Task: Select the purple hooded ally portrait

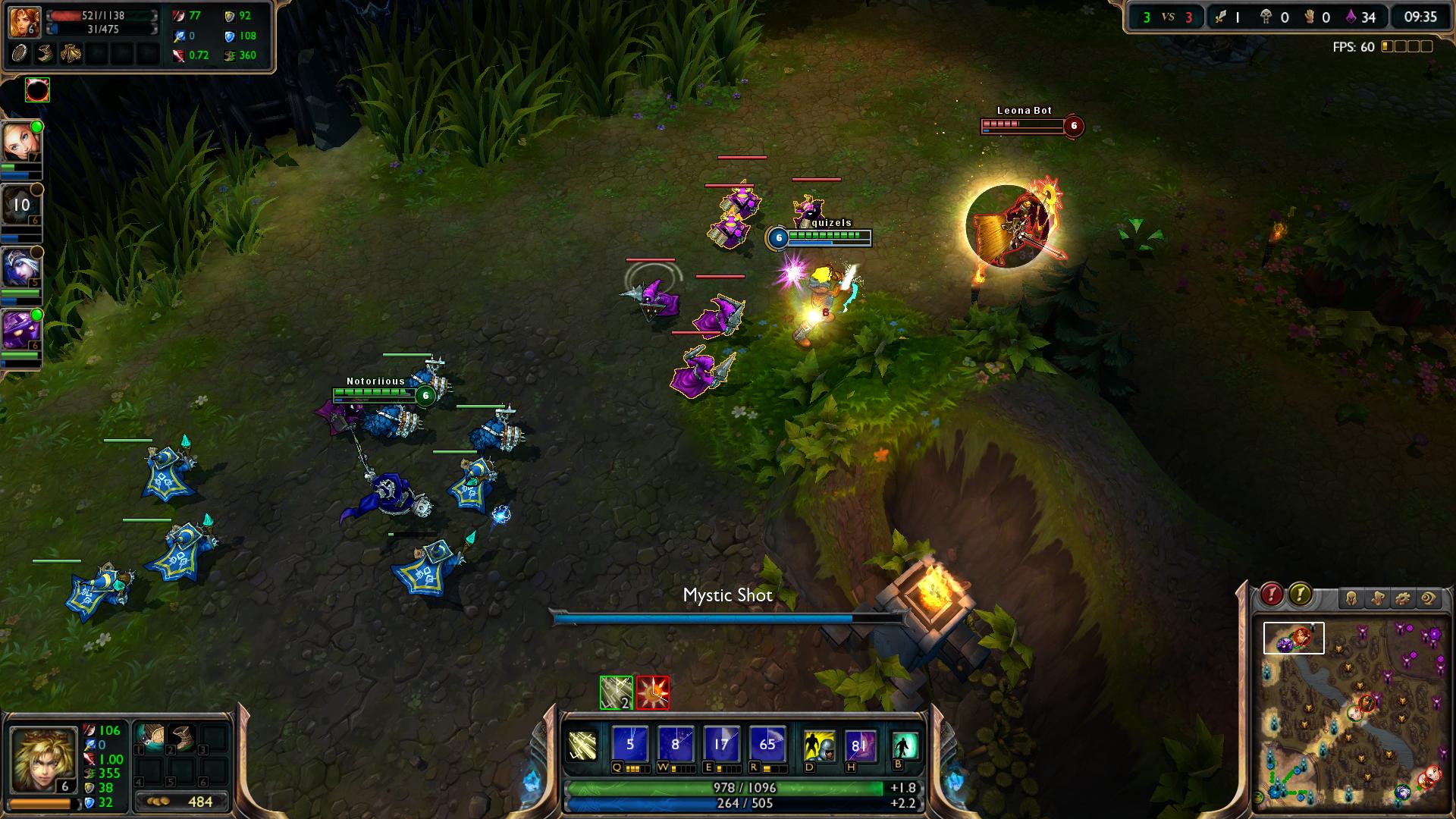Action: [20, 330]
